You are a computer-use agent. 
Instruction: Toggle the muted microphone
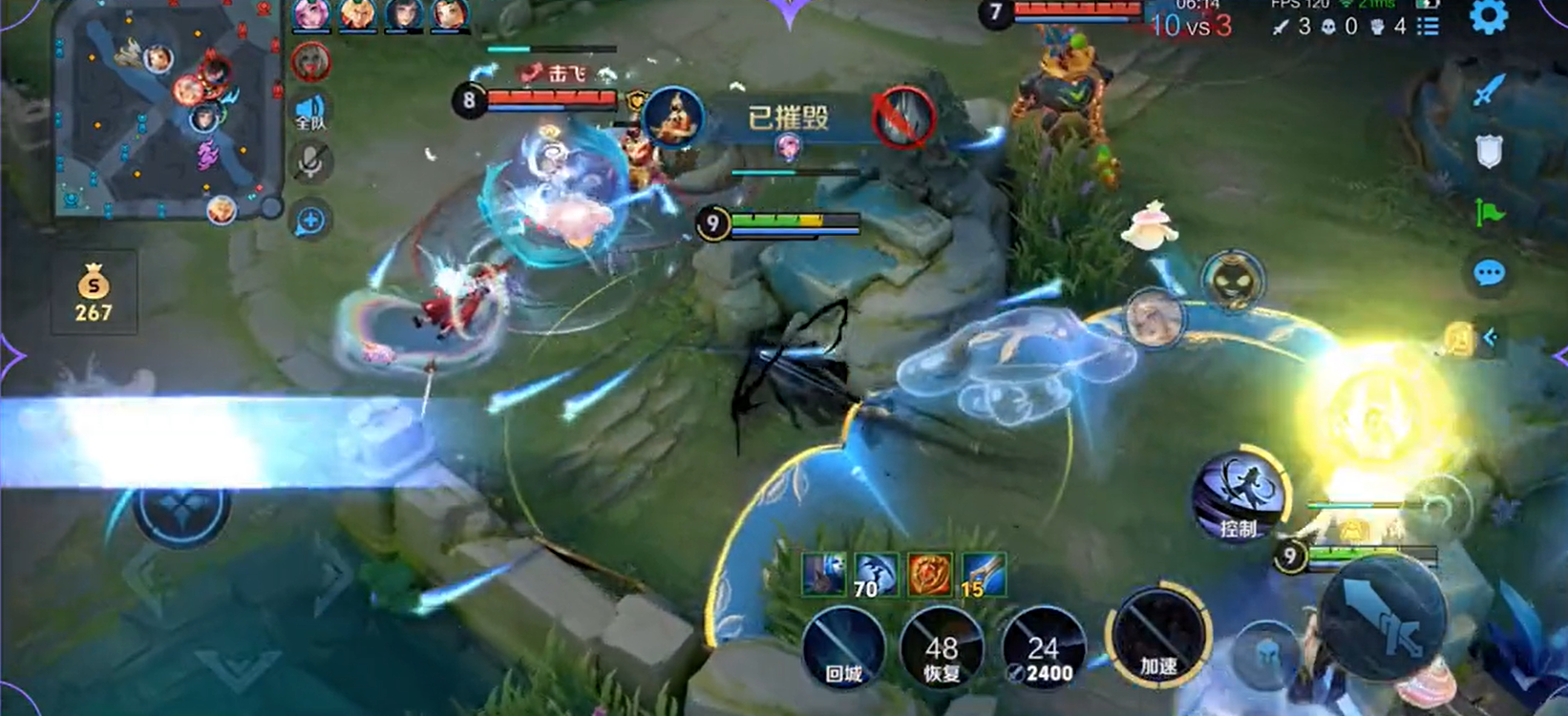tap(310, 163)
